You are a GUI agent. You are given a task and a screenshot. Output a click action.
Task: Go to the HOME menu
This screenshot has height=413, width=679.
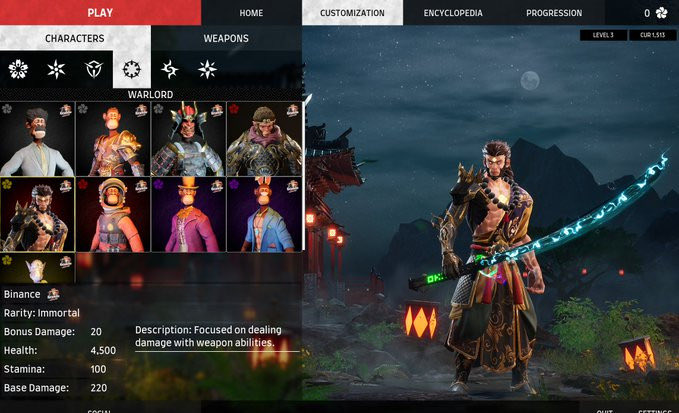251,13
